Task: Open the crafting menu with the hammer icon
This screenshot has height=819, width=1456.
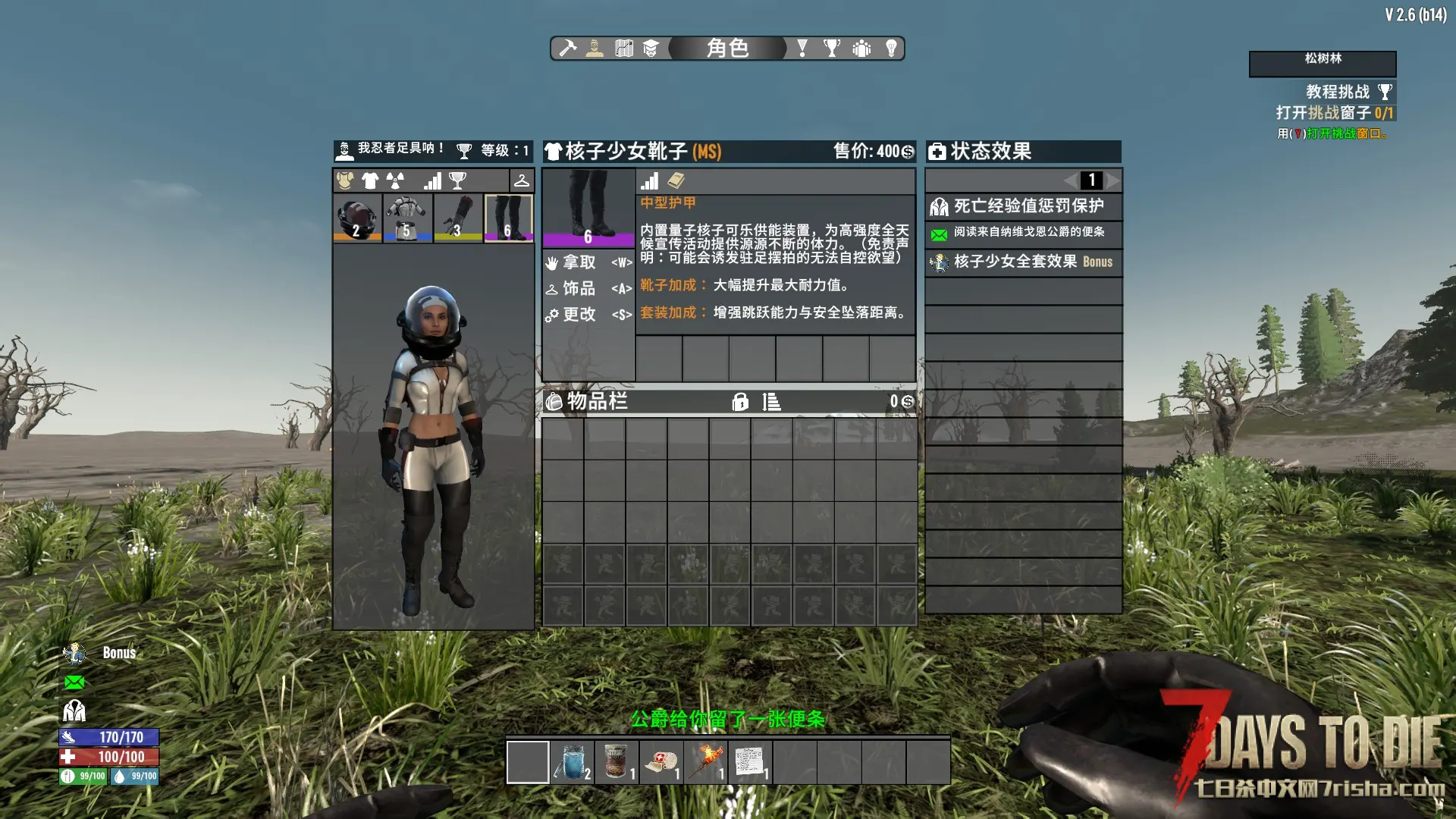Action: click(x=568, y=49)
